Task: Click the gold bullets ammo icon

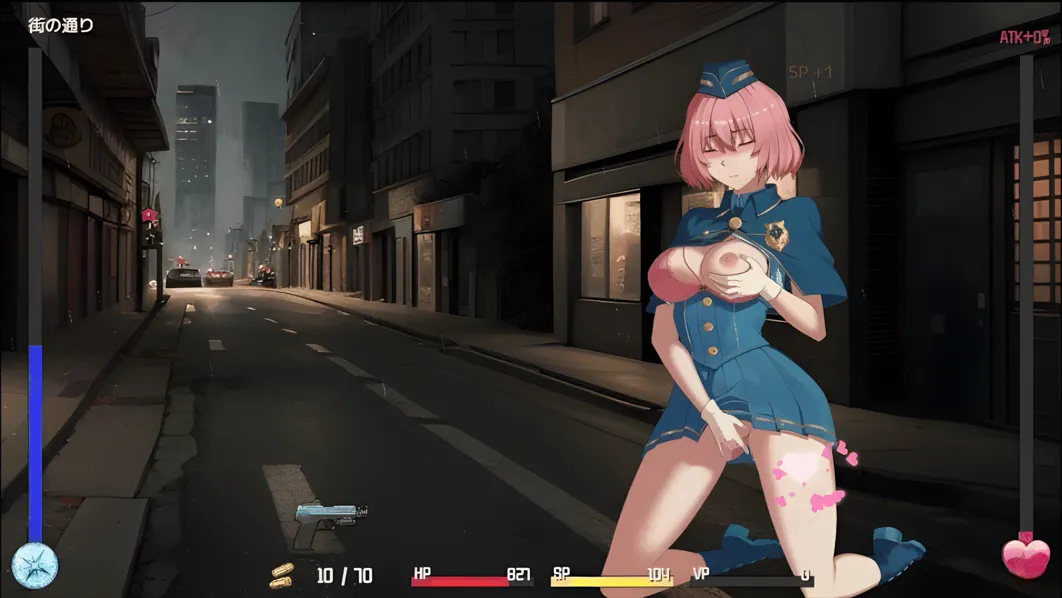Action: pos(283,575)
